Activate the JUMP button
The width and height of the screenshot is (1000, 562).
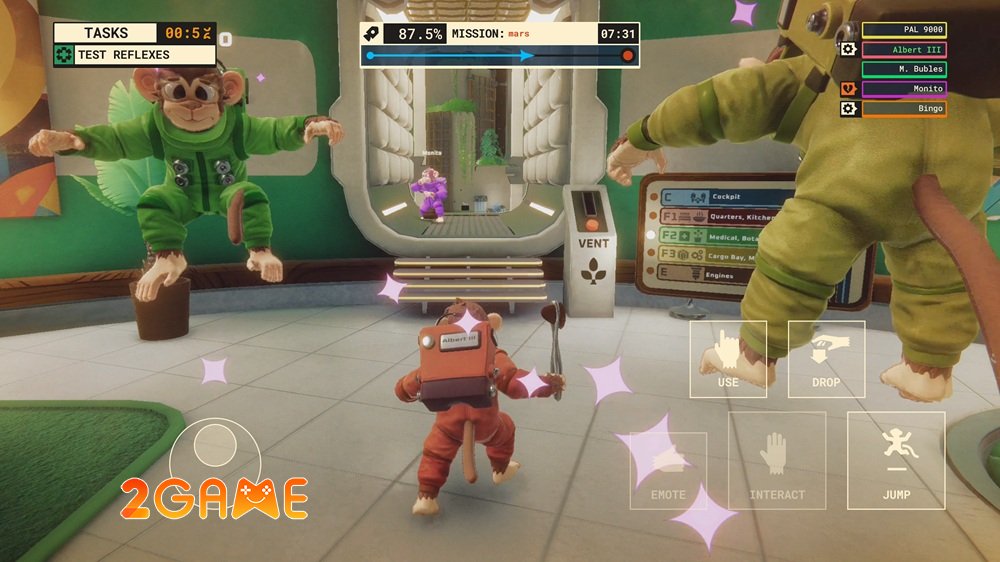pyautogui.click(x=895, y=460)
